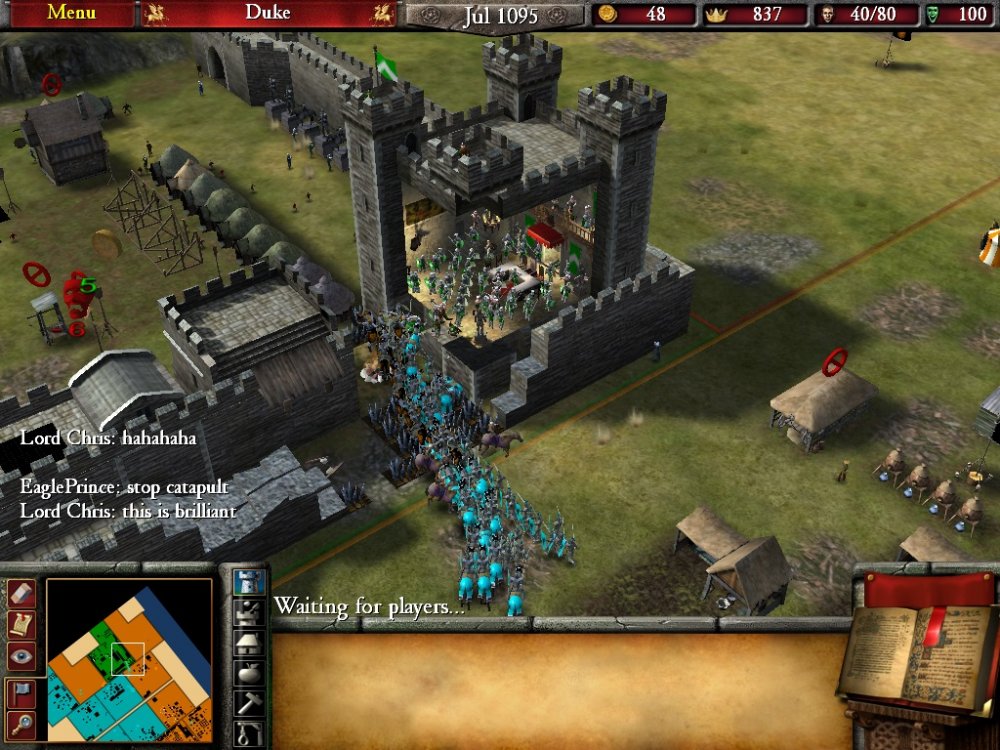Select the castle tower building category

[249, 581]
